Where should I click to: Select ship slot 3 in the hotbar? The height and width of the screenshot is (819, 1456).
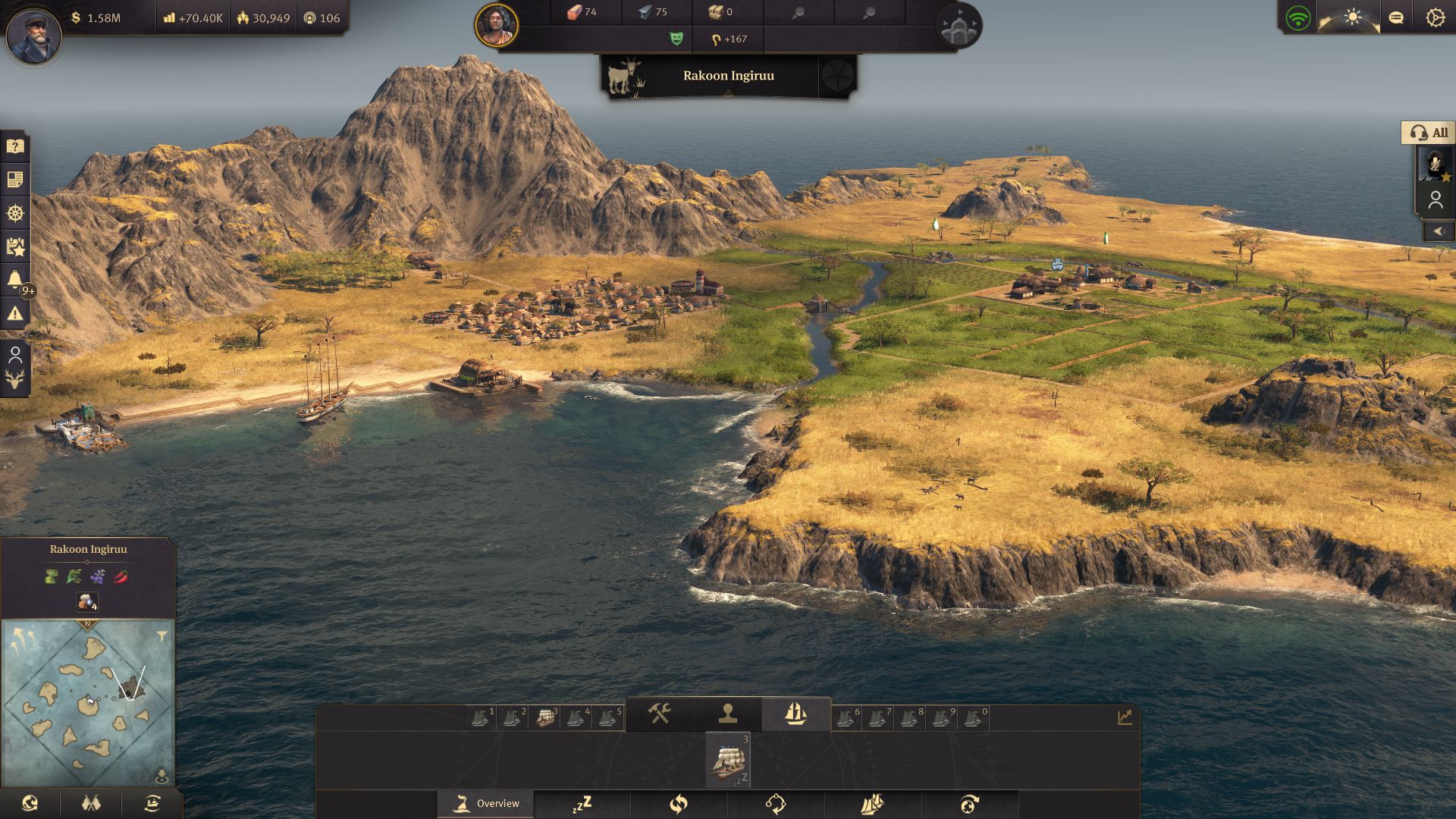(x=554, y=714)
